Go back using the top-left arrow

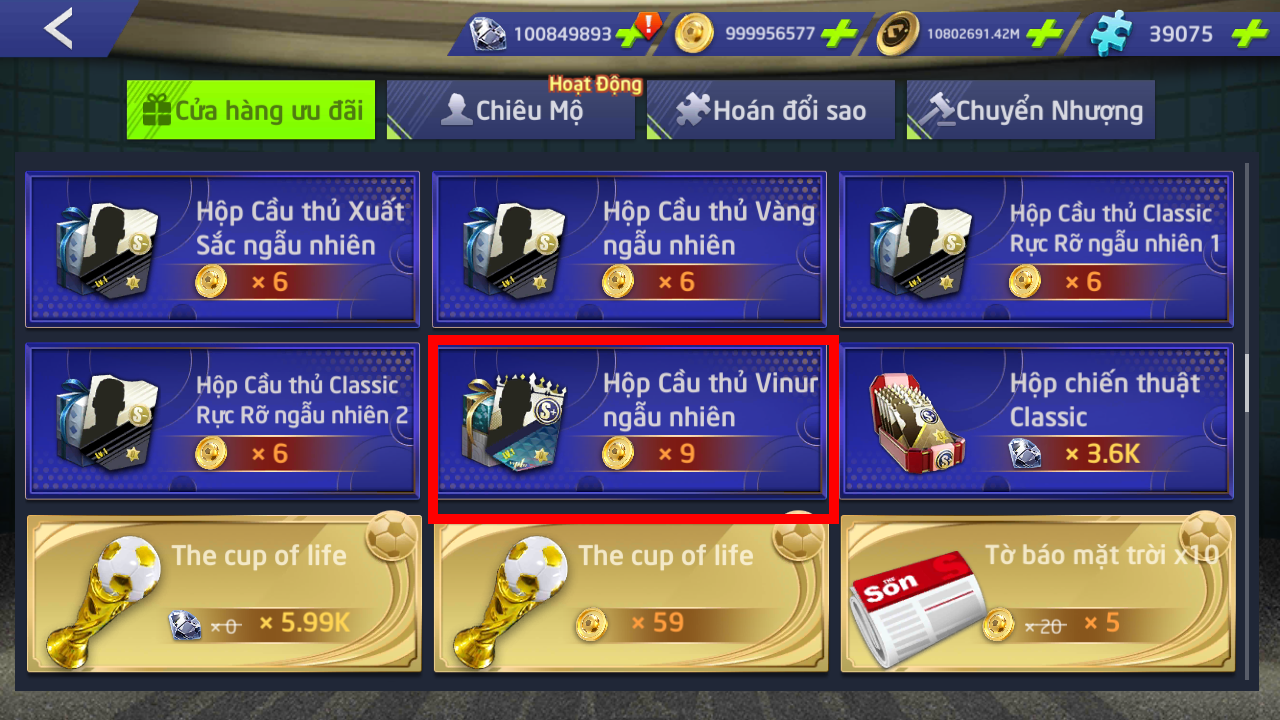(58, 28)
